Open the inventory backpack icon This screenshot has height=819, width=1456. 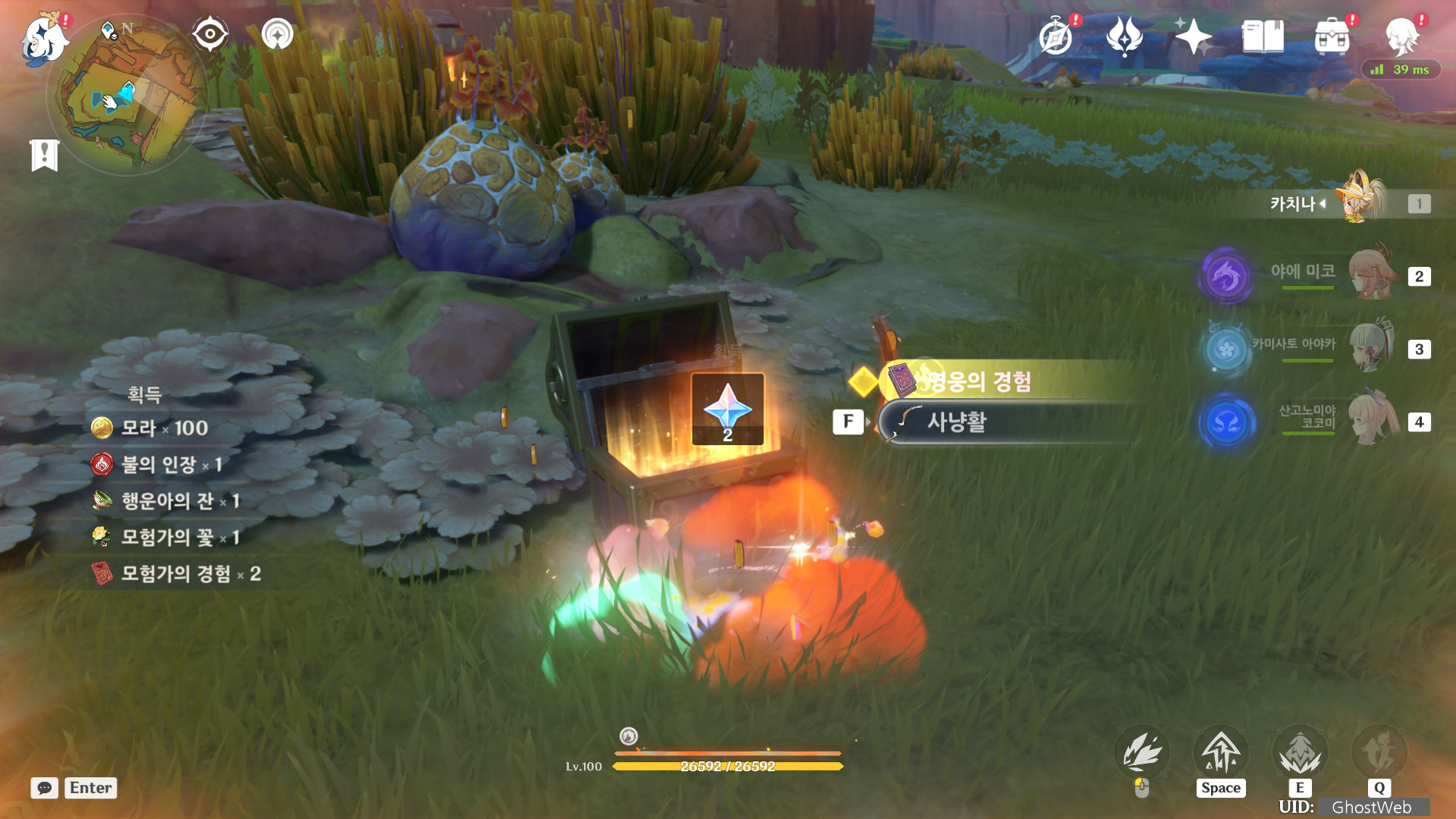[x=1332, y=36]
